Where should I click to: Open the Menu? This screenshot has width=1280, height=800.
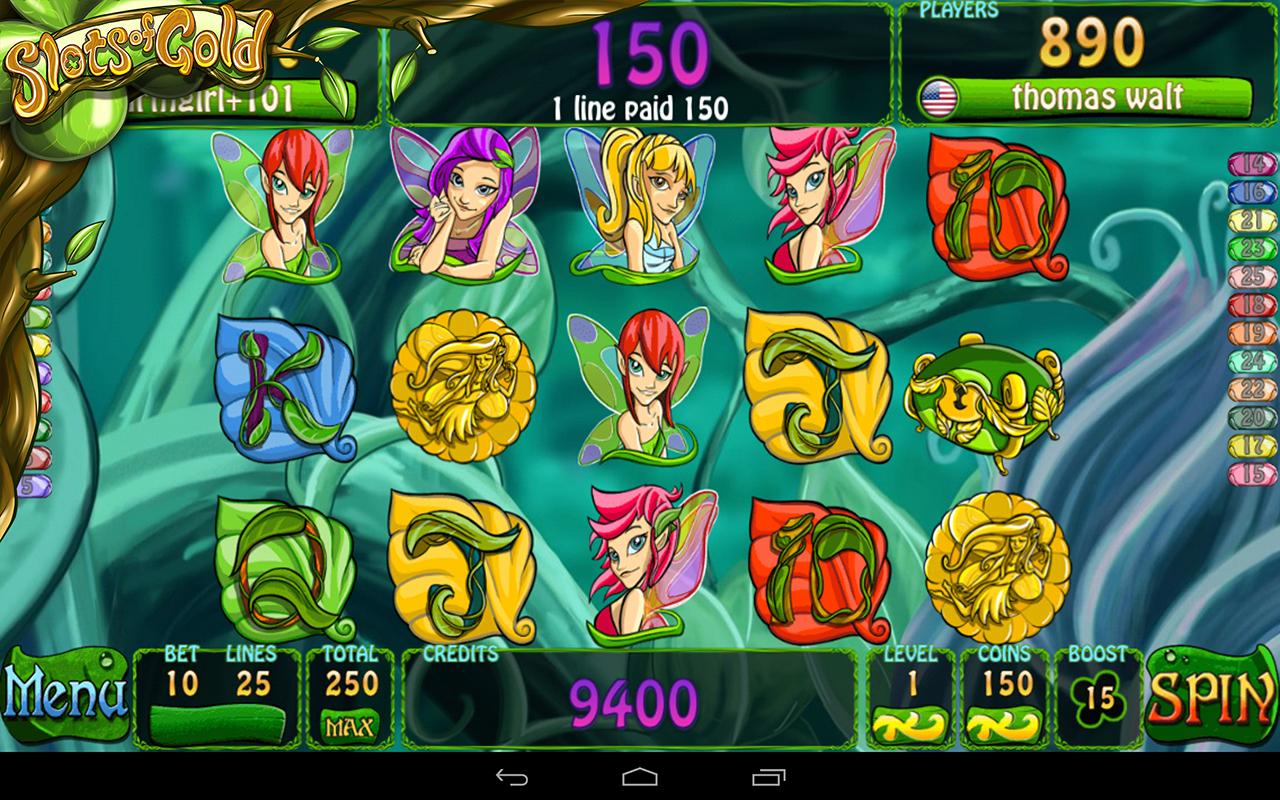pos(65,696)
